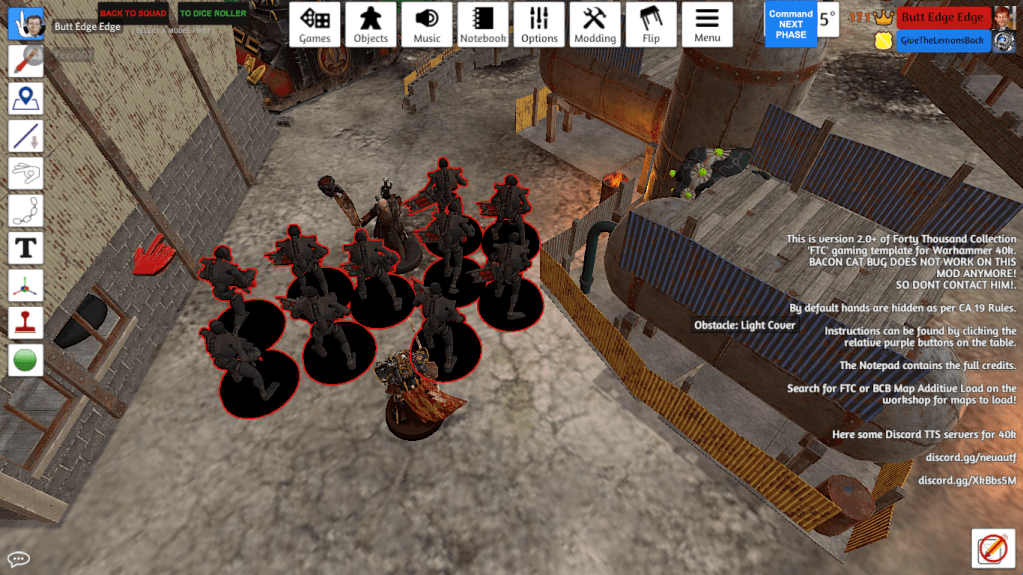The height and width of the screenshot is (575, 1023).
Task: Open the chat speech bubble
Action: coord(18,558)
